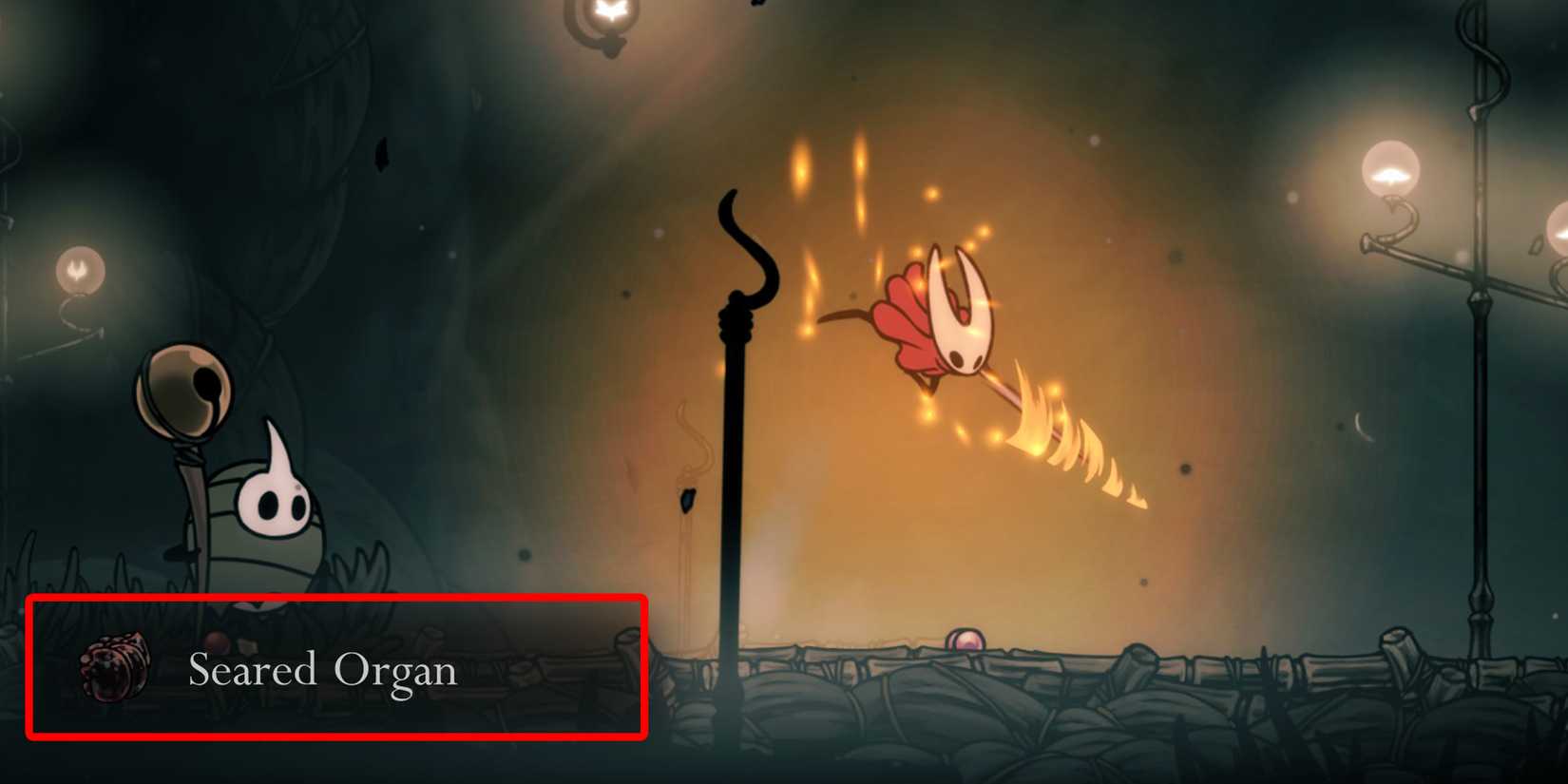Select the Seared Organ text label
The image size is (1568, 784).
(321, 671)
